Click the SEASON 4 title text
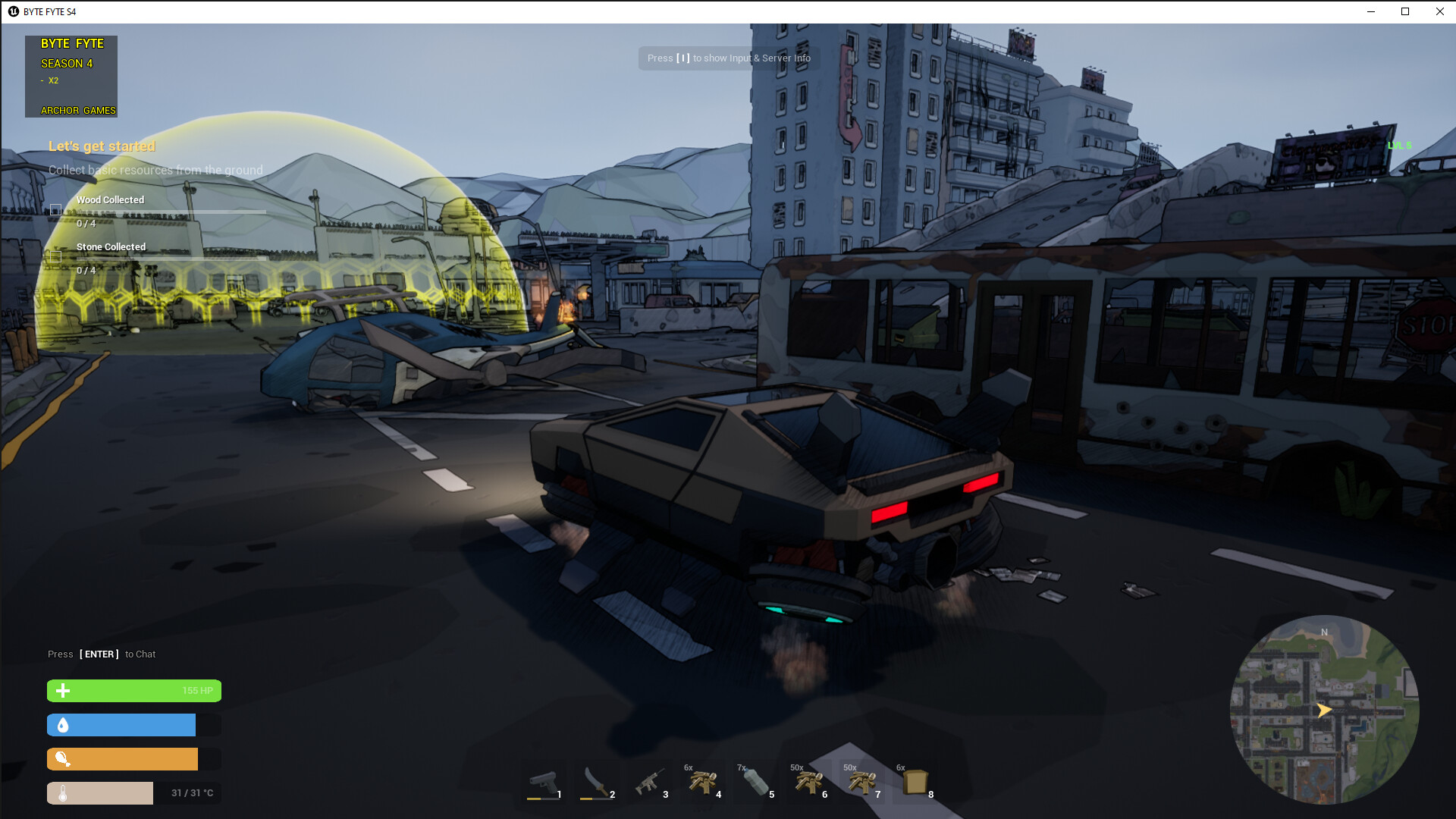Image resolution: width=1456 pixels, height=819 pixels. point(67,64)
